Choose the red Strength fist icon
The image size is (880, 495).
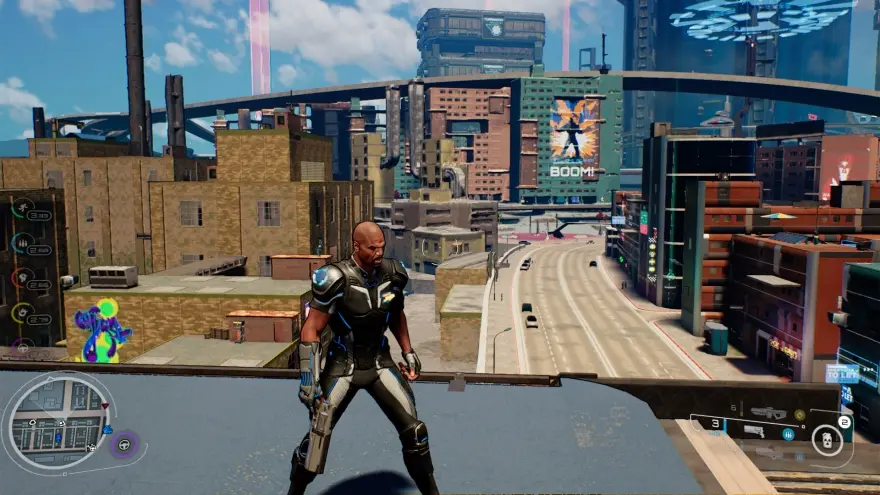click(x=21, y=277)
